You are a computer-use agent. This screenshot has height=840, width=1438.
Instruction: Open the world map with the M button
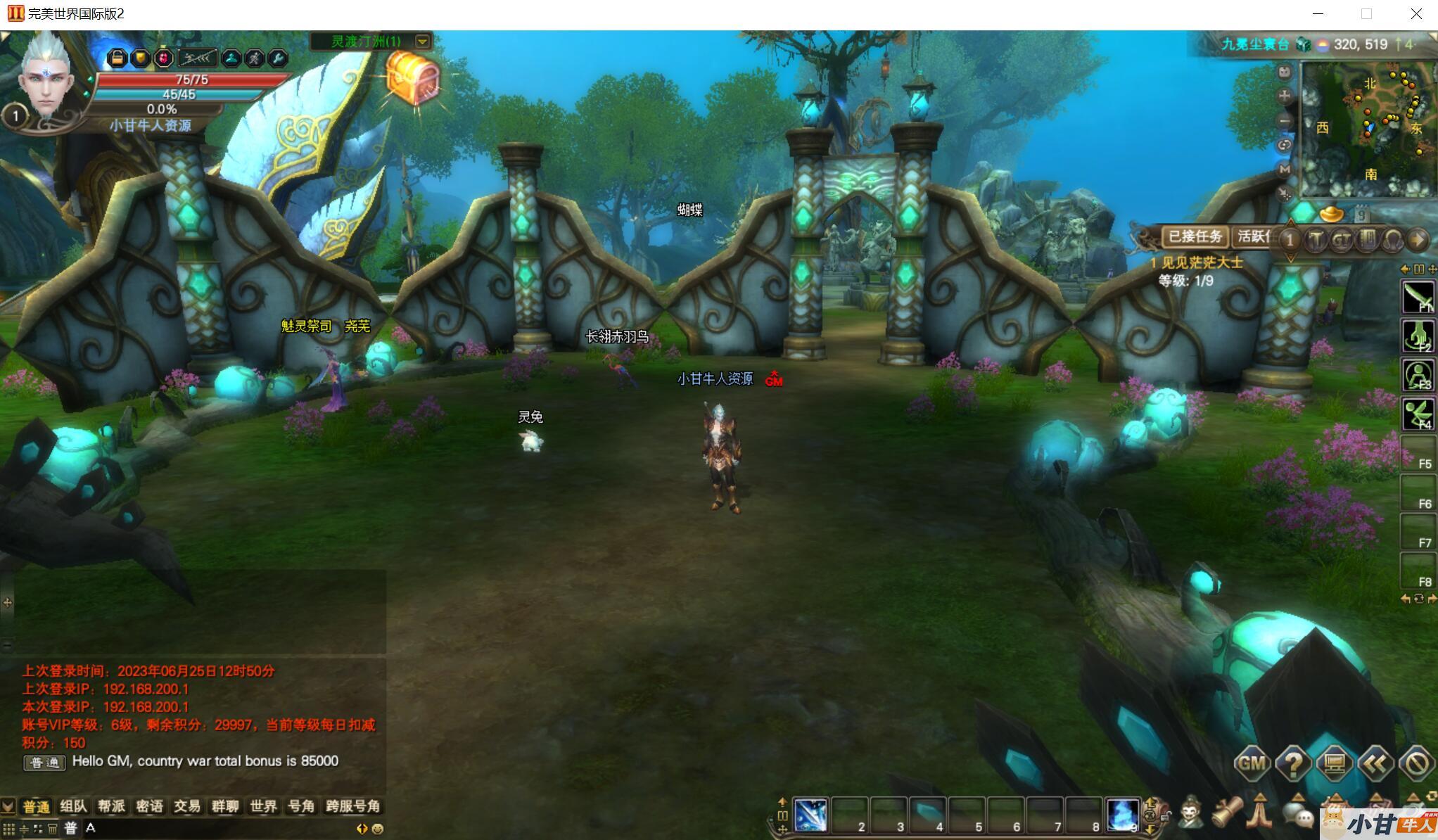(1285, 169)
